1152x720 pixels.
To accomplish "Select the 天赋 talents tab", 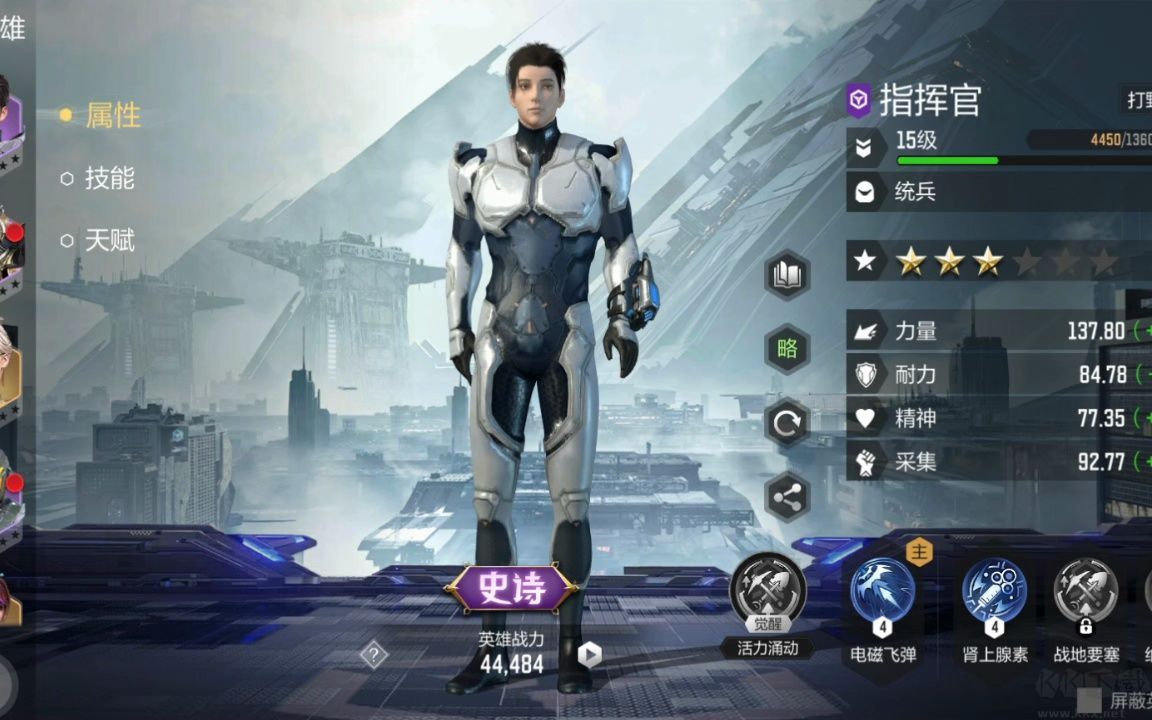I will pos(109,241).
